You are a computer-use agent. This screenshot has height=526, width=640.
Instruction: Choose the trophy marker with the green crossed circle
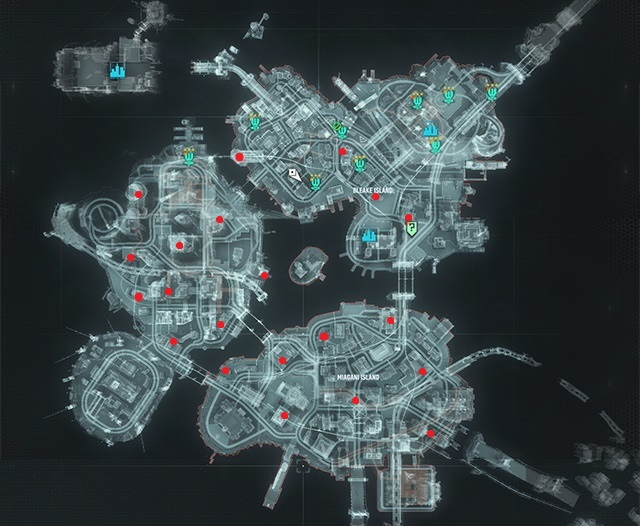click(x=338, y=127)
